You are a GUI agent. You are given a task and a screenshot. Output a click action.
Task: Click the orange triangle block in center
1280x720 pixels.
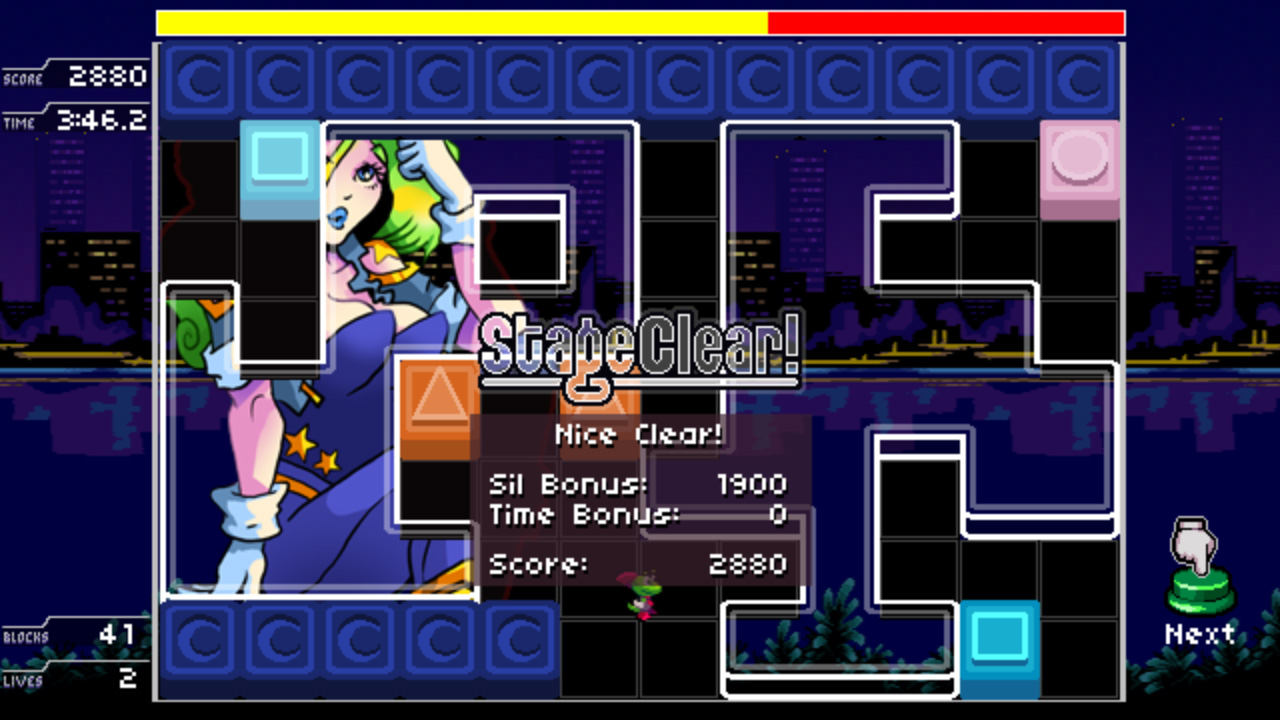tap(438, 405)
